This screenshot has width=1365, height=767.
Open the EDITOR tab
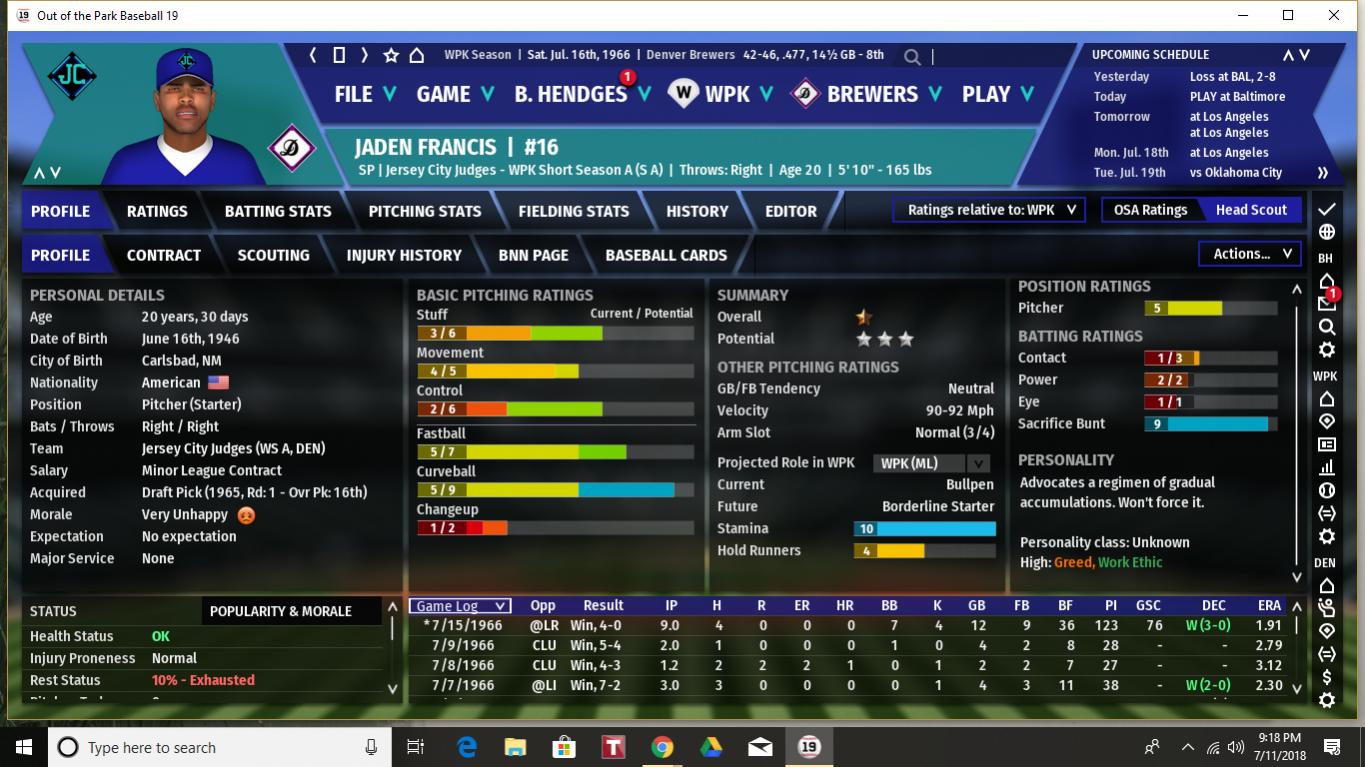click(791, 211)
